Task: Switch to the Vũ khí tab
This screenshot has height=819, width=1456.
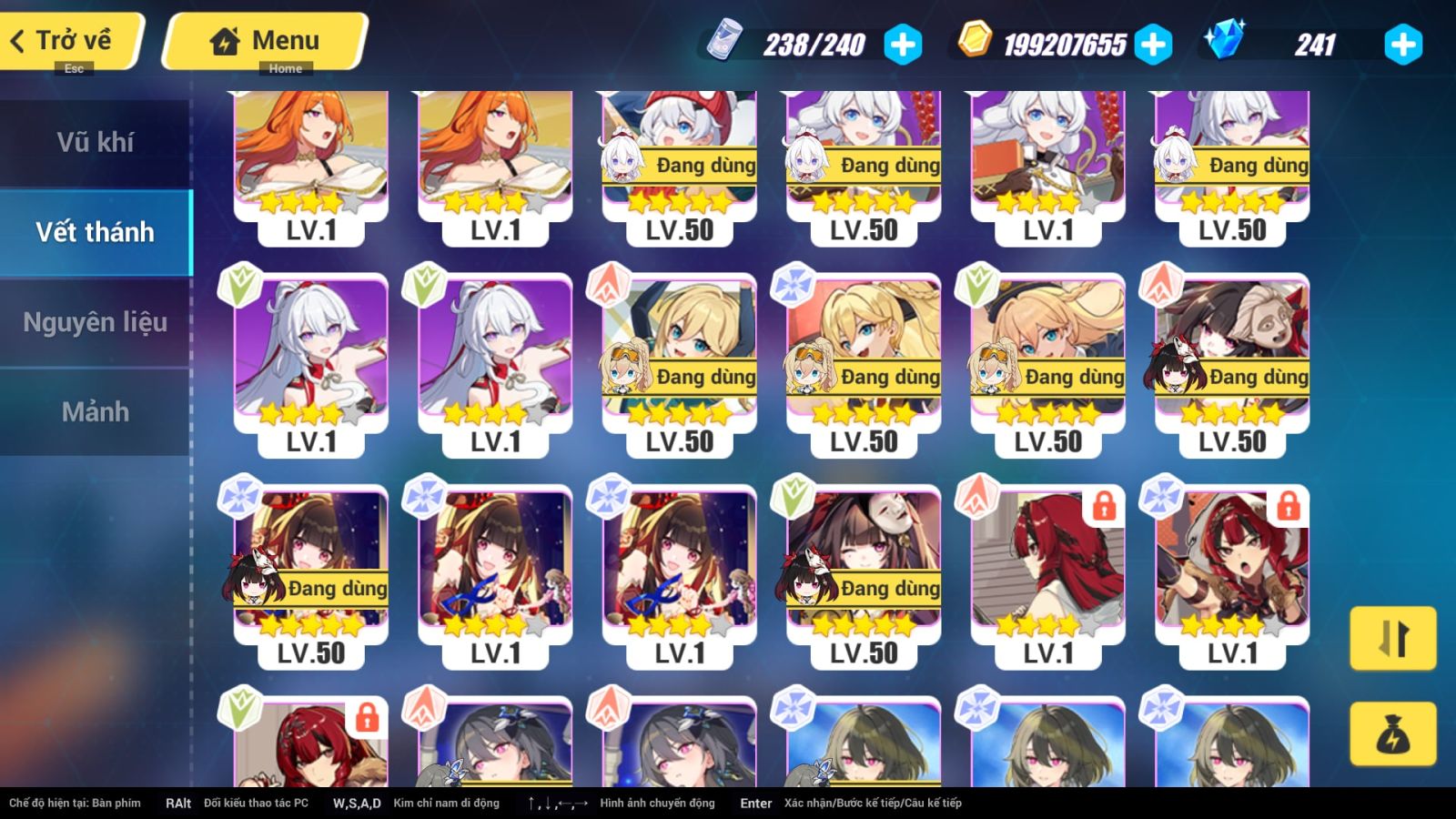Action: (95, 142)
